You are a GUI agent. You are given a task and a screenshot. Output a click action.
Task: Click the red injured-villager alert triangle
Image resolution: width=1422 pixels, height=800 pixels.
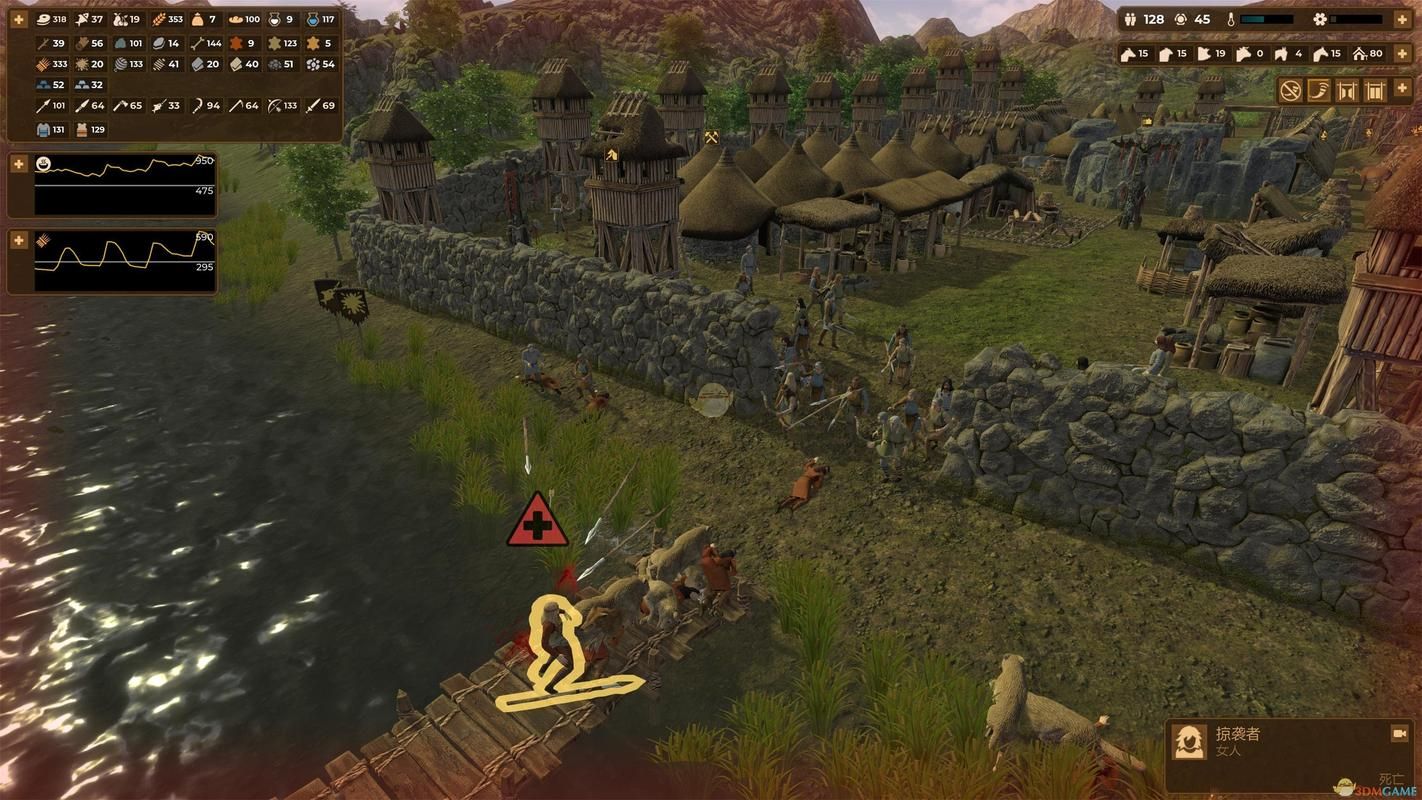pyautogui.click(x=537, y=521)
